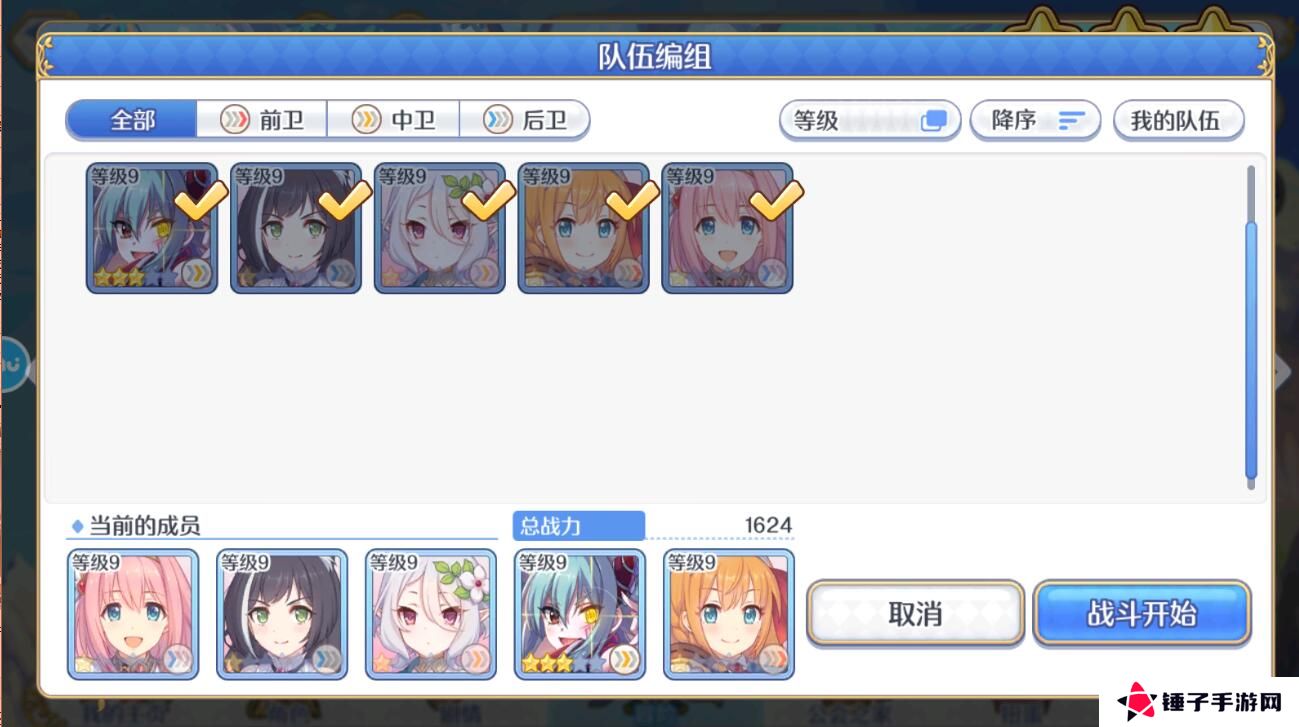Open the 降序 order selector

pos(1035,120)
